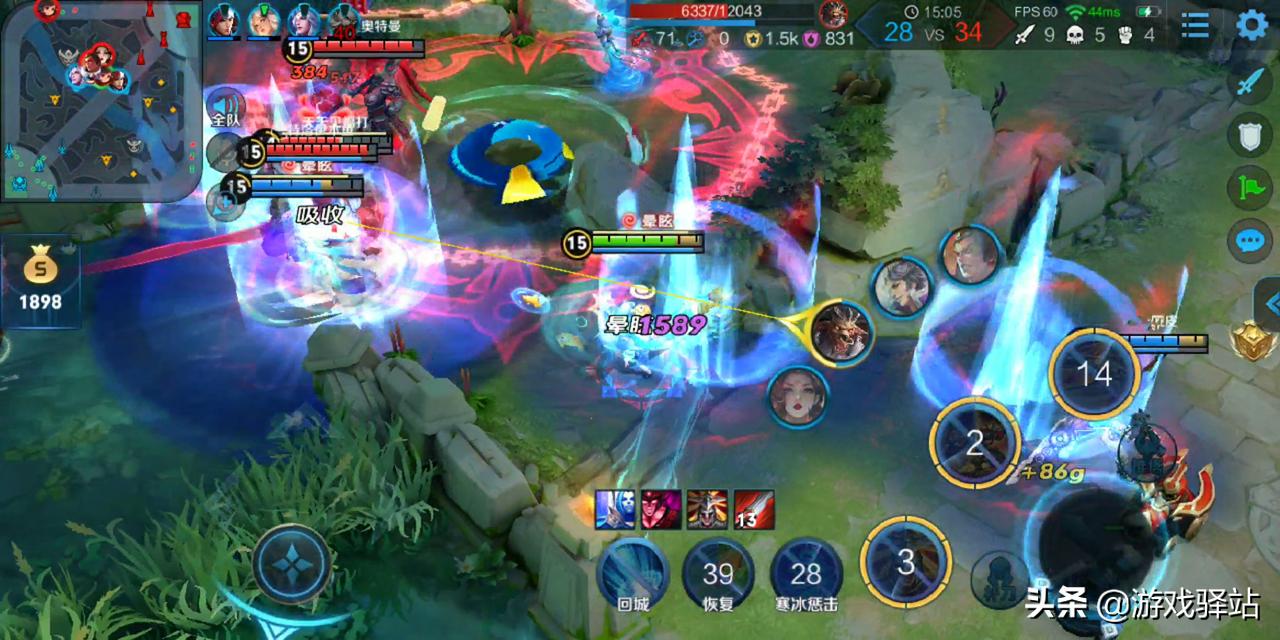Send the green flag gather signal
1280x640 pixels.
1250,187
